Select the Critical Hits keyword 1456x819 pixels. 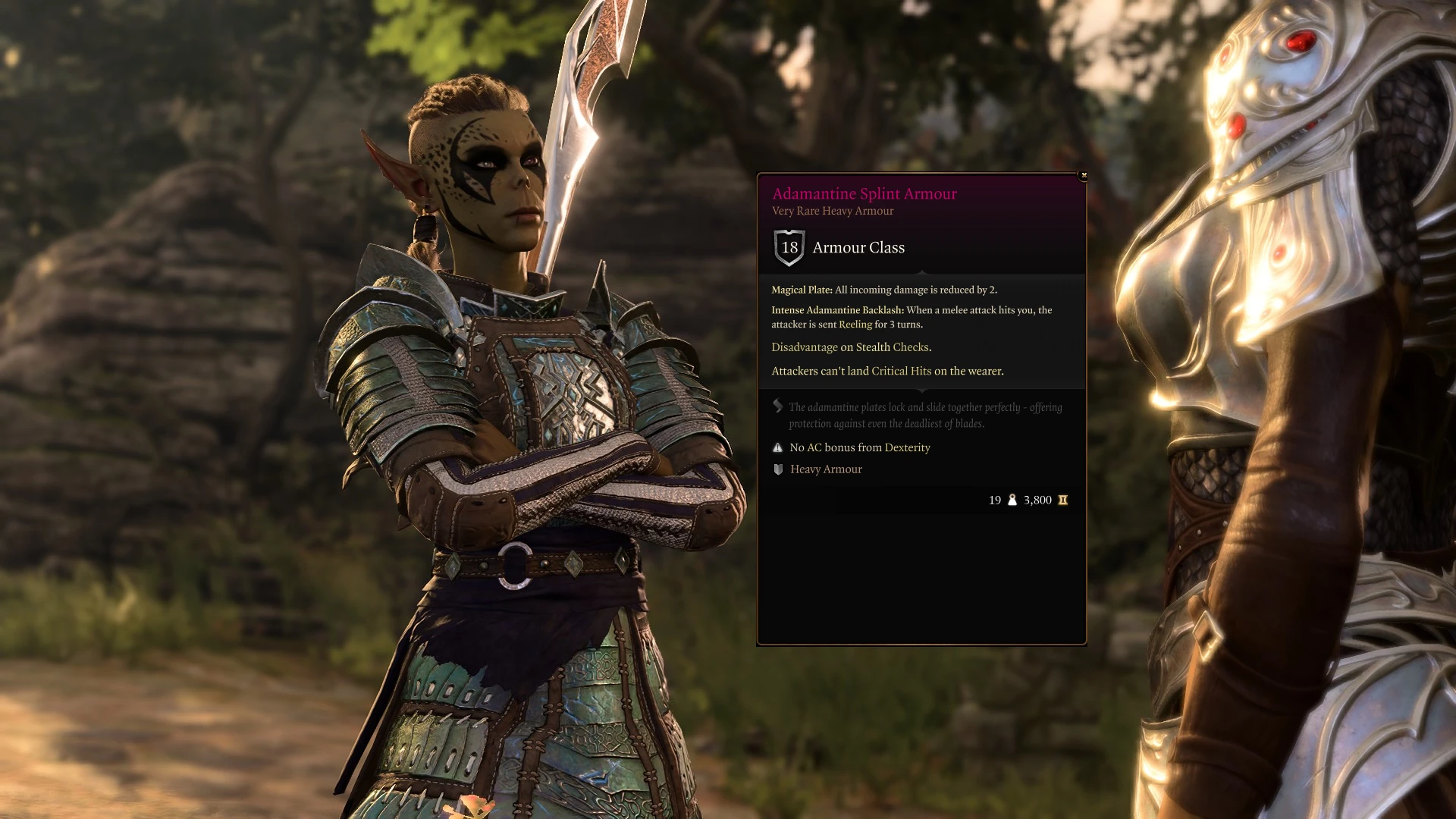tap(901, 371)
